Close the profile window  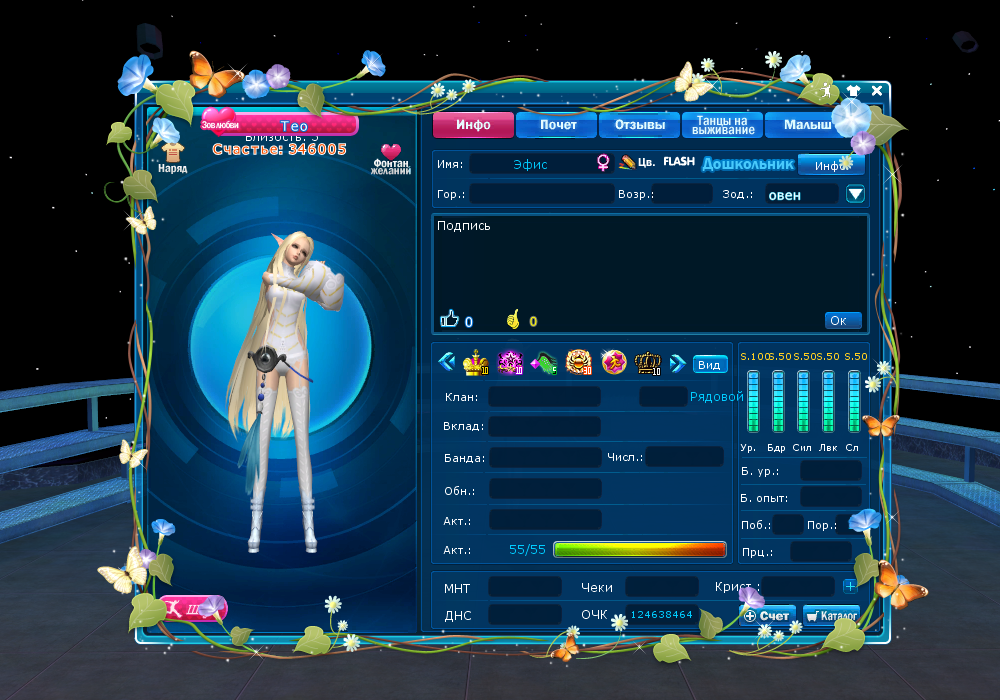877,91
